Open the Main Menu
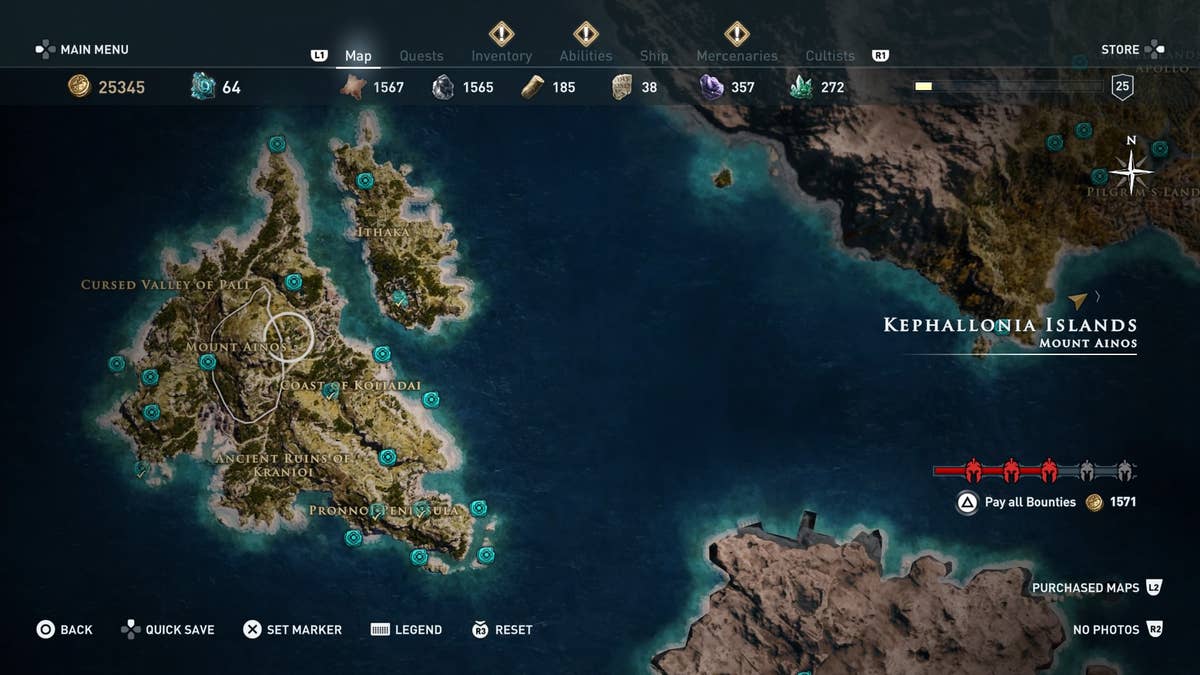 (83, 49)
